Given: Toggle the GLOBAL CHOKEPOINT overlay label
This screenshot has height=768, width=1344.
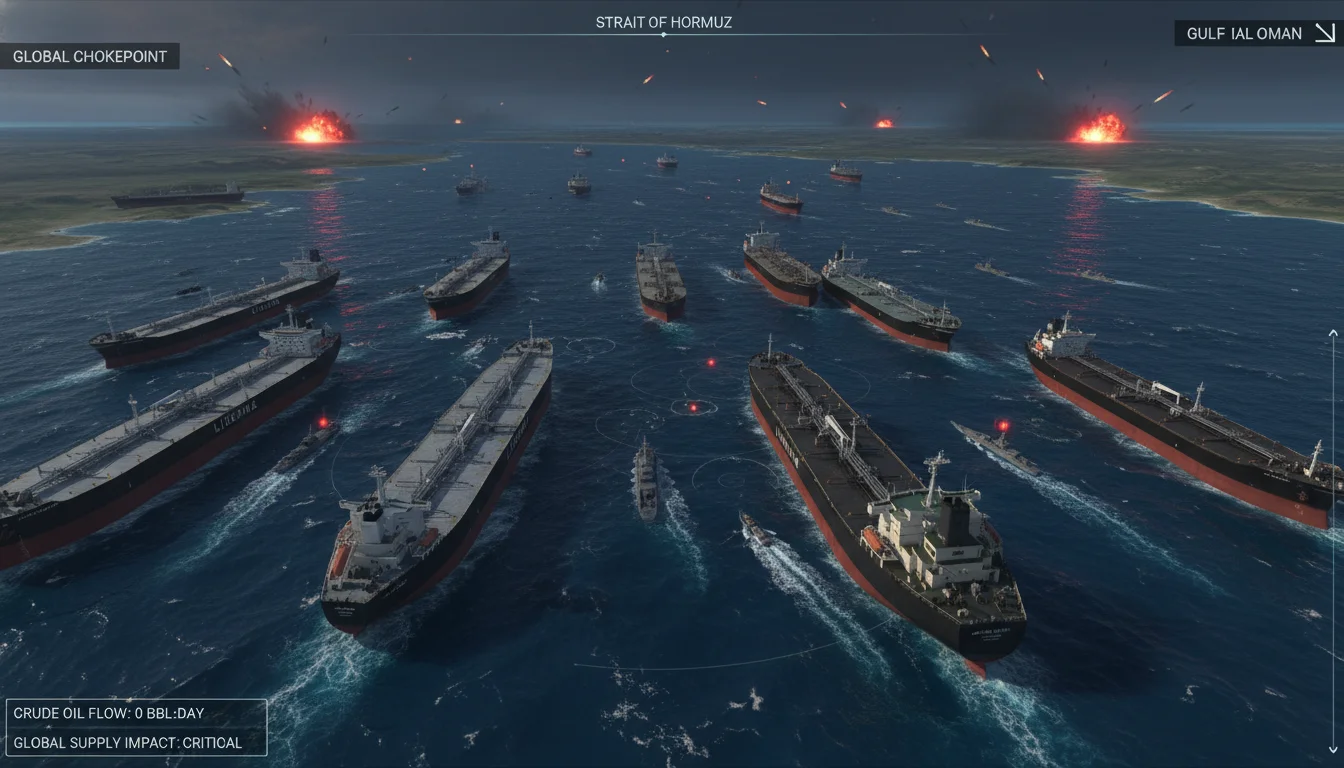Looking at the screenshot, I should [90, 56].
